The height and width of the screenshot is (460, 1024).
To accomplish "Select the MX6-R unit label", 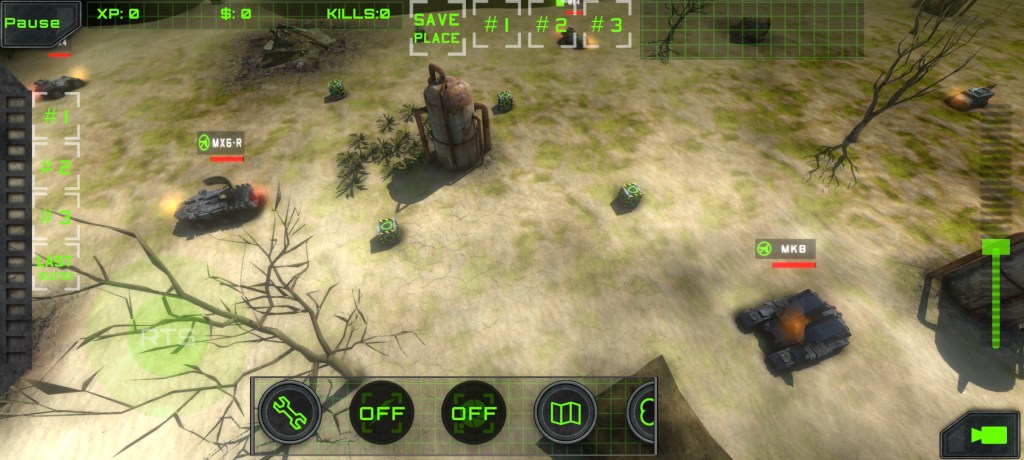I will [x=221, y=143].
